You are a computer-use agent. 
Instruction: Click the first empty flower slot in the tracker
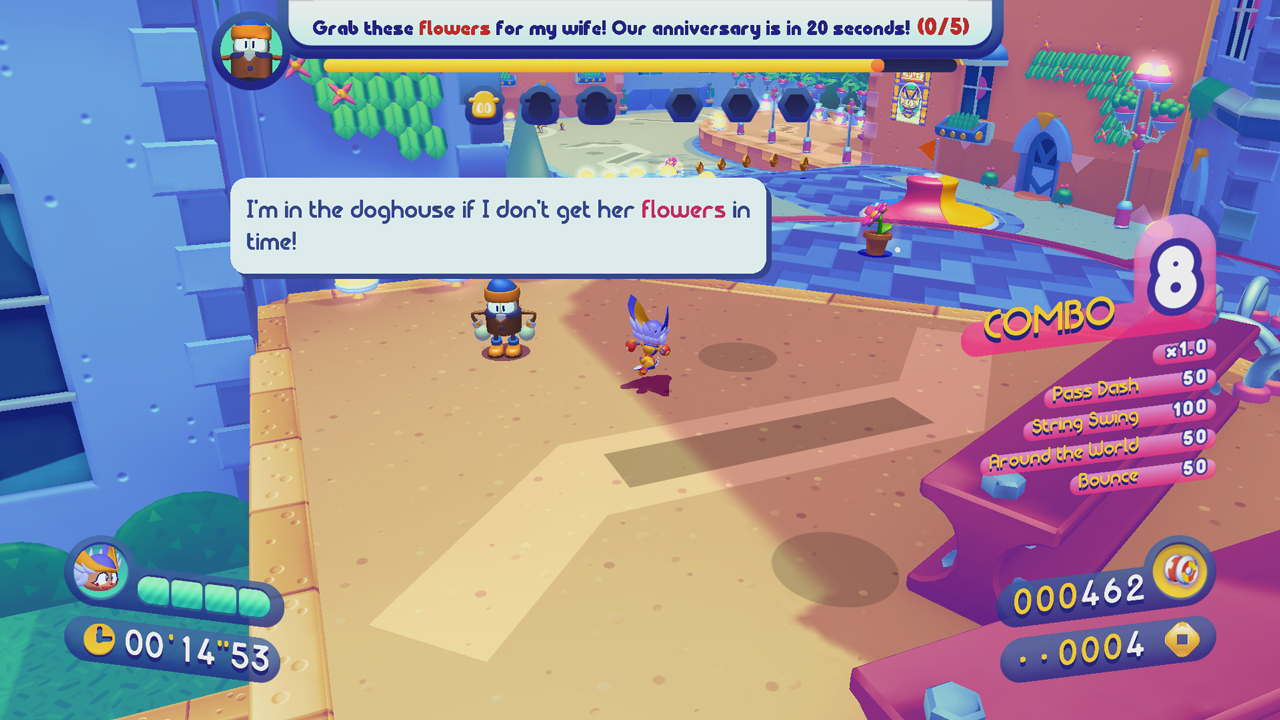pyautogui.click(x=540, y=104)
